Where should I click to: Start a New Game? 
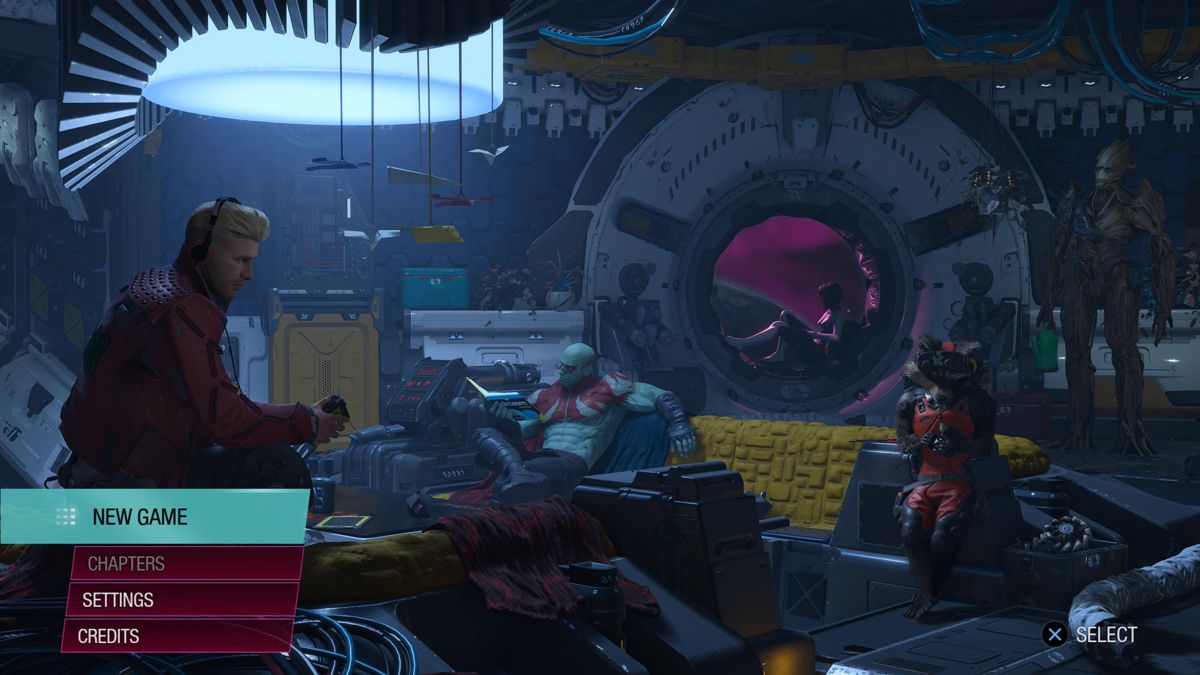click(155, 516)
